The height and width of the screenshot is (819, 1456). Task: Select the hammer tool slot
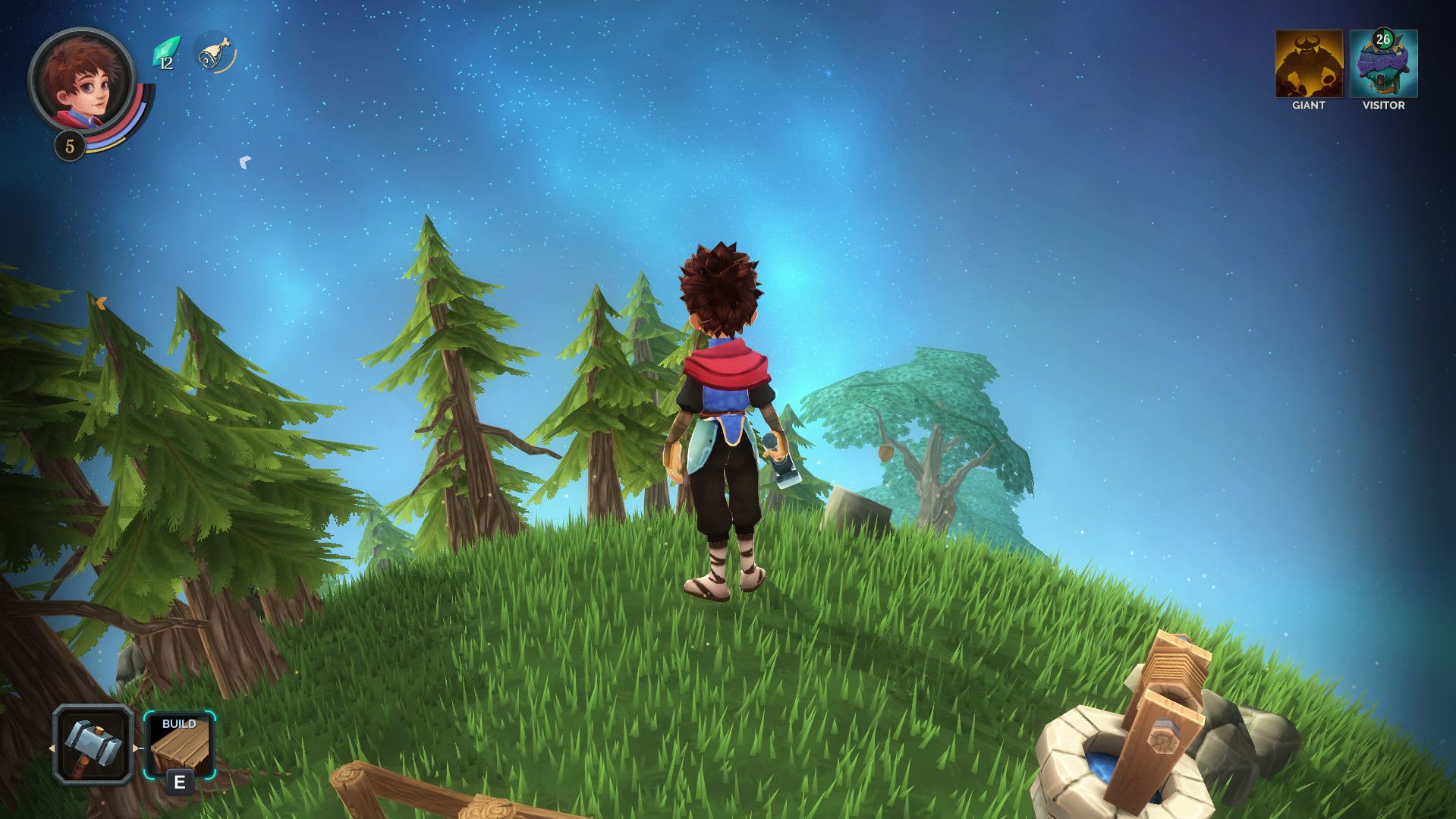click(x=93, y=744)
